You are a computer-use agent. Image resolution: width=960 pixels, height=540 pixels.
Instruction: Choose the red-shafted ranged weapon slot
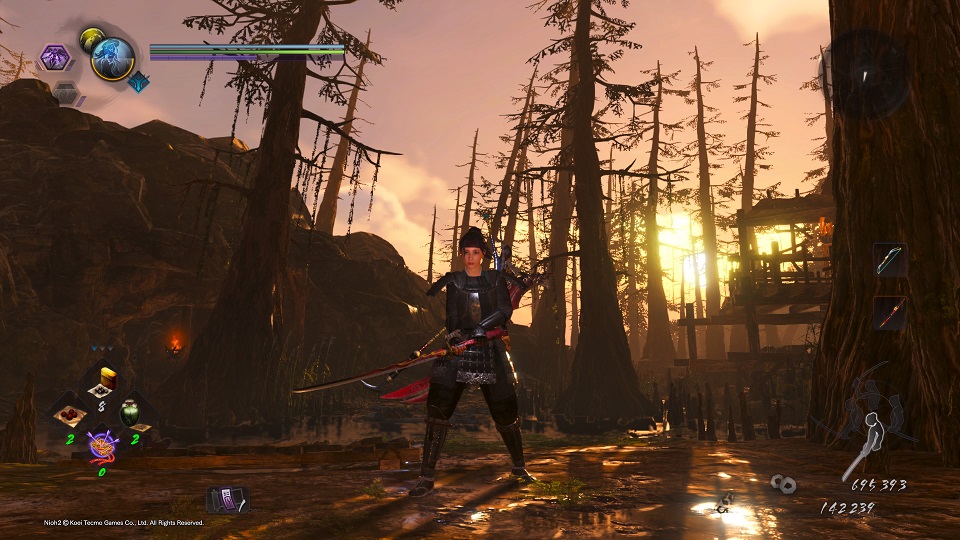point(889,311)
